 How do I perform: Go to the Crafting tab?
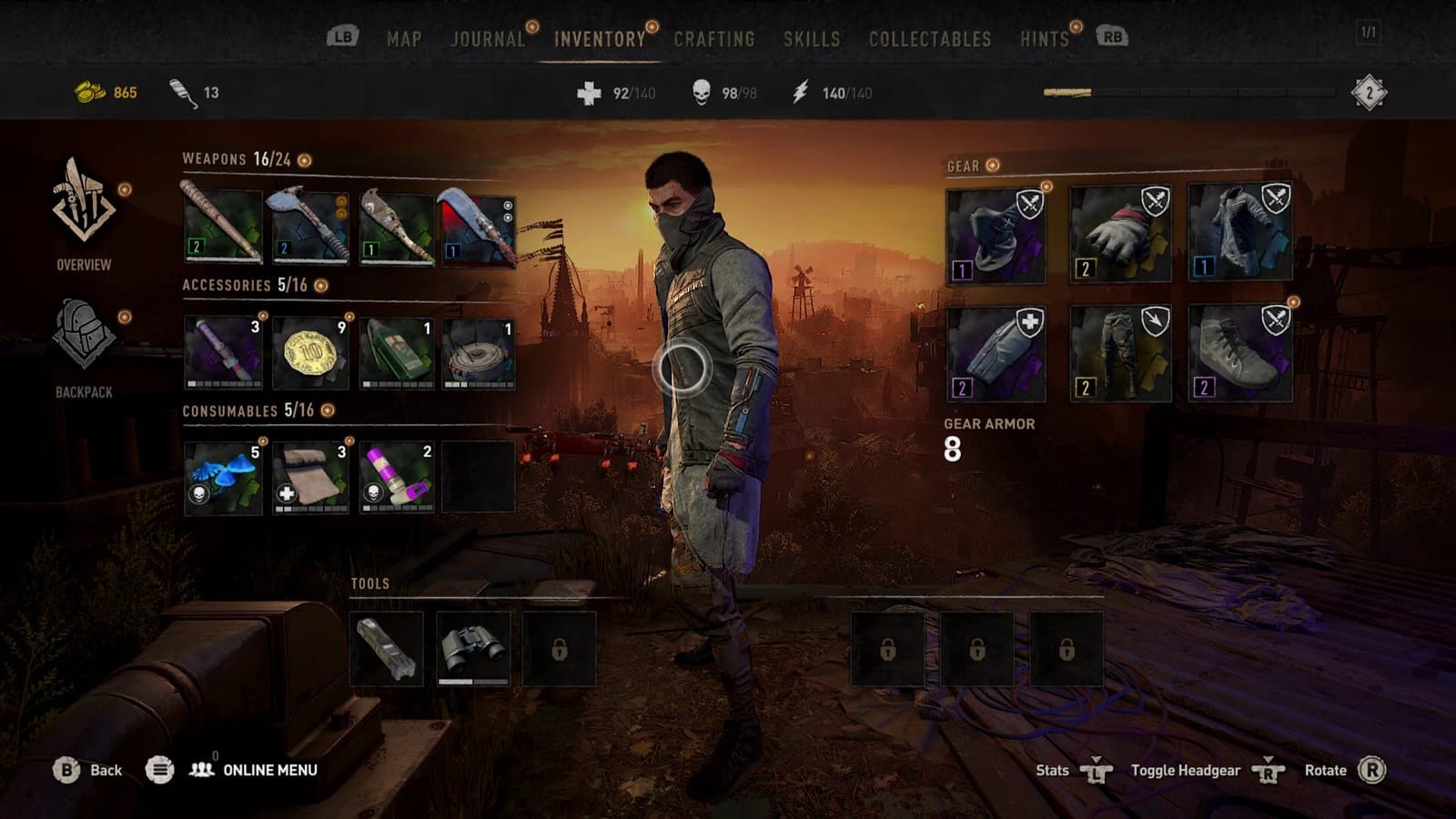(714, 39)
